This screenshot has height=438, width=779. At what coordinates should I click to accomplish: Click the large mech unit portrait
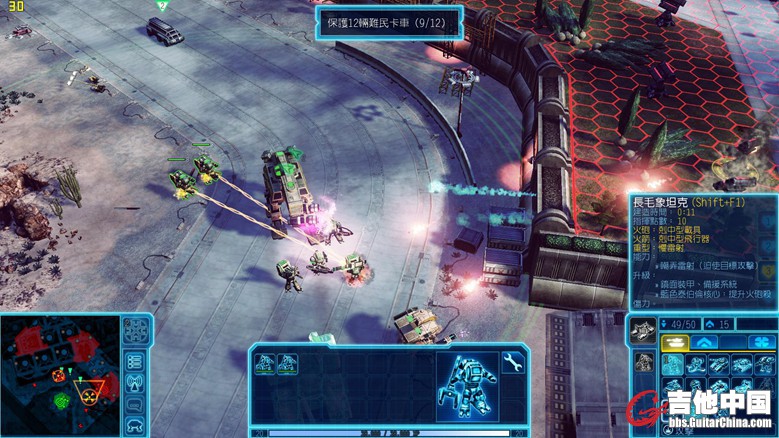pyautogui.click(x=466, y=385)
